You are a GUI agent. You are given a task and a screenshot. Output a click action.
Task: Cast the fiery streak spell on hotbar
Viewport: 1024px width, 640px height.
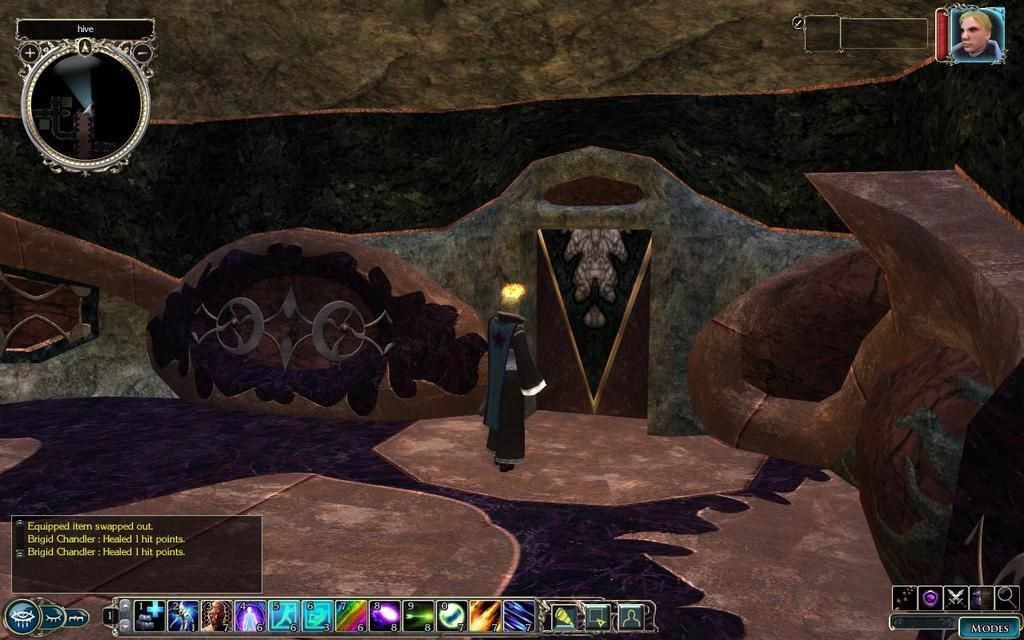486,614
